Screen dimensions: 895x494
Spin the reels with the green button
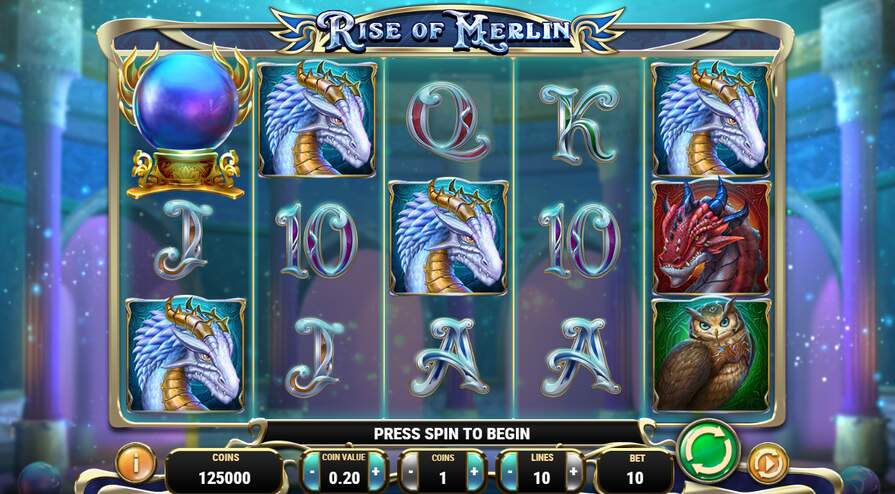[708, 452]
